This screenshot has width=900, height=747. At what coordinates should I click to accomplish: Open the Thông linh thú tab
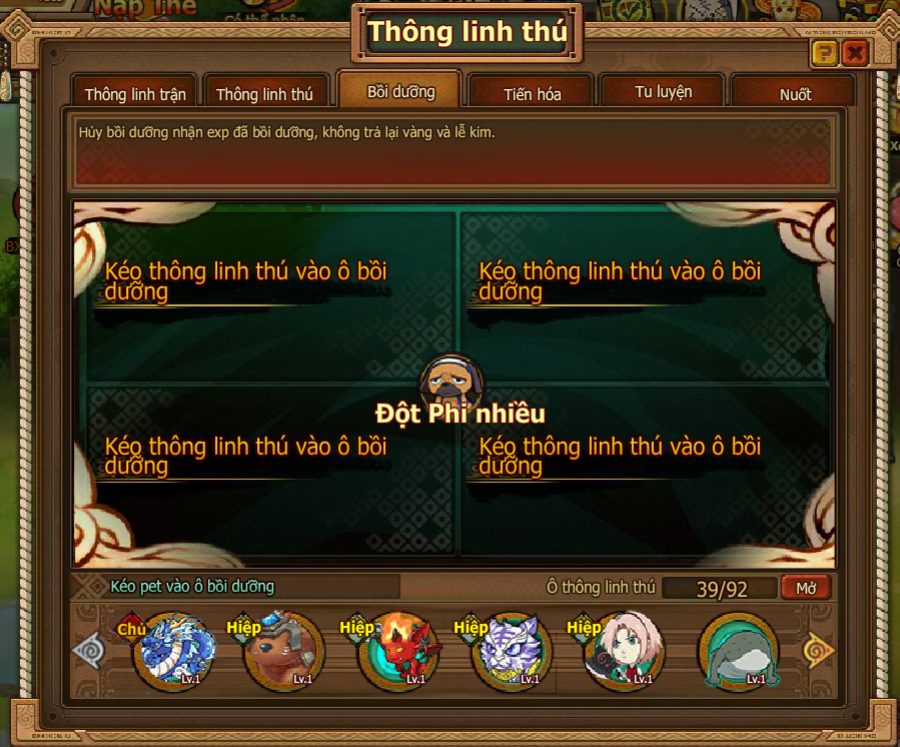tap(265, 95)
